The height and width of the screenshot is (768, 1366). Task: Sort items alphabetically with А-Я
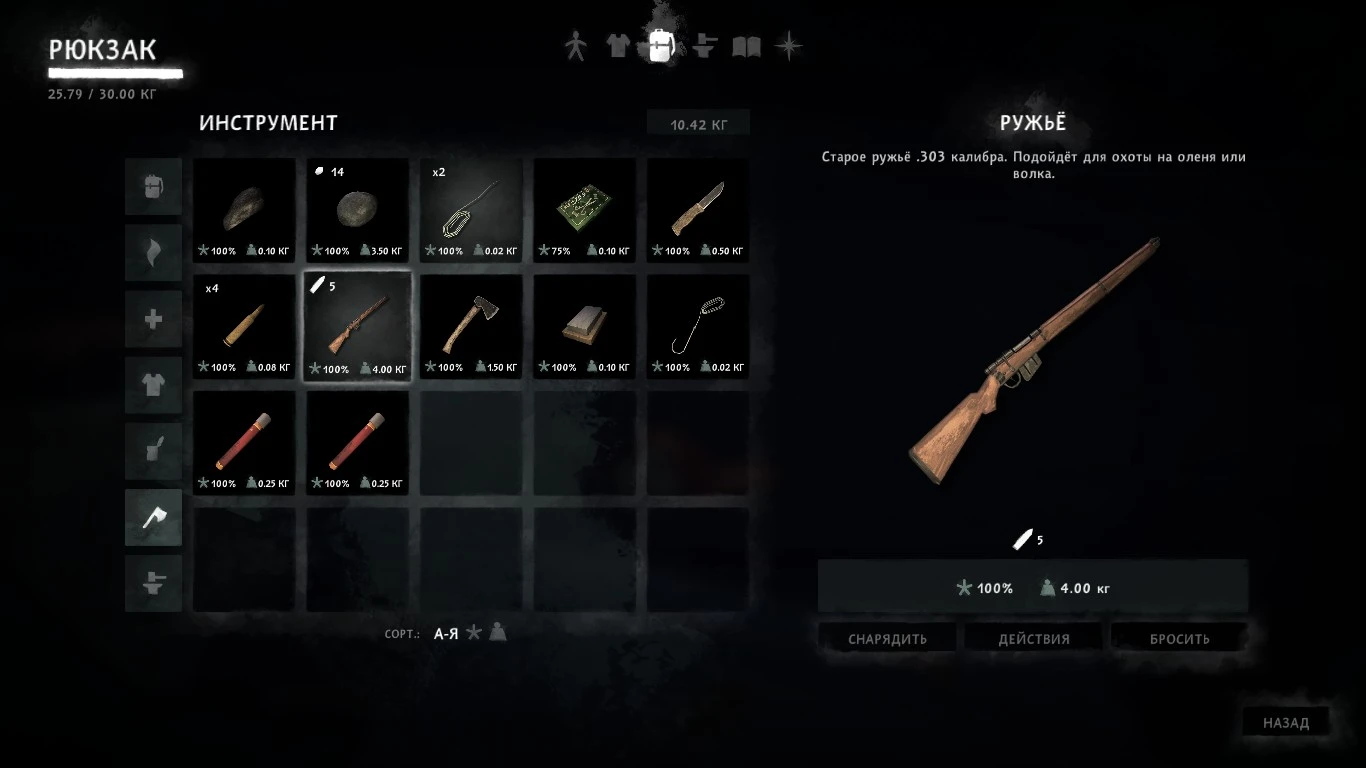[447, 634]
